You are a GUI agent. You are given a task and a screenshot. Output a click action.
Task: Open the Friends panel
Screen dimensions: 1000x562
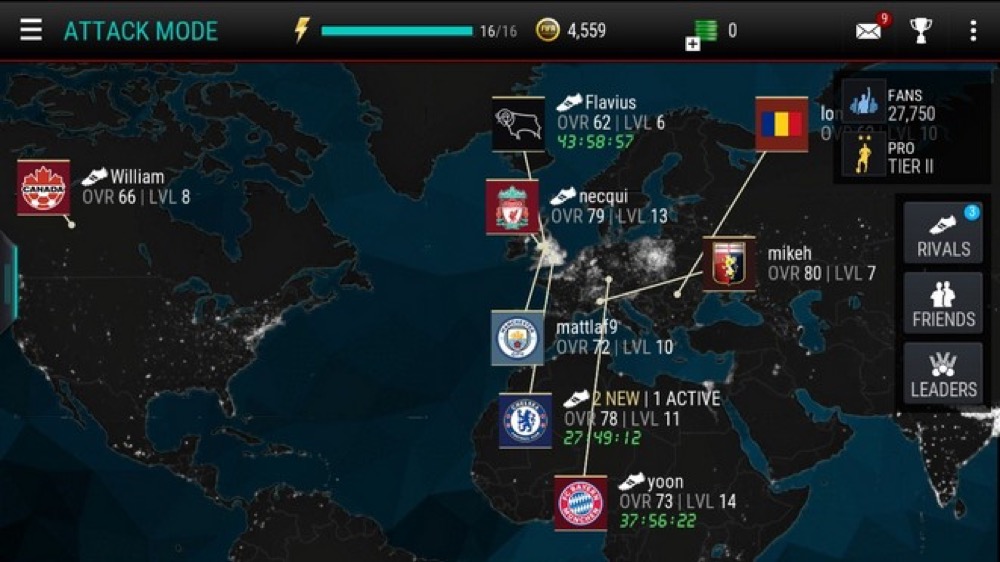click(943, 304)
